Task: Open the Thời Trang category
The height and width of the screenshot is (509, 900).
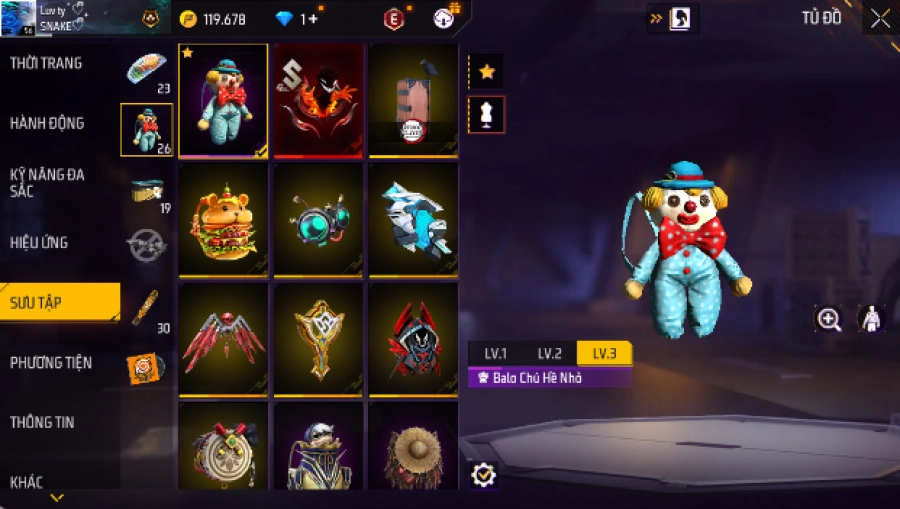Action: 47,64
